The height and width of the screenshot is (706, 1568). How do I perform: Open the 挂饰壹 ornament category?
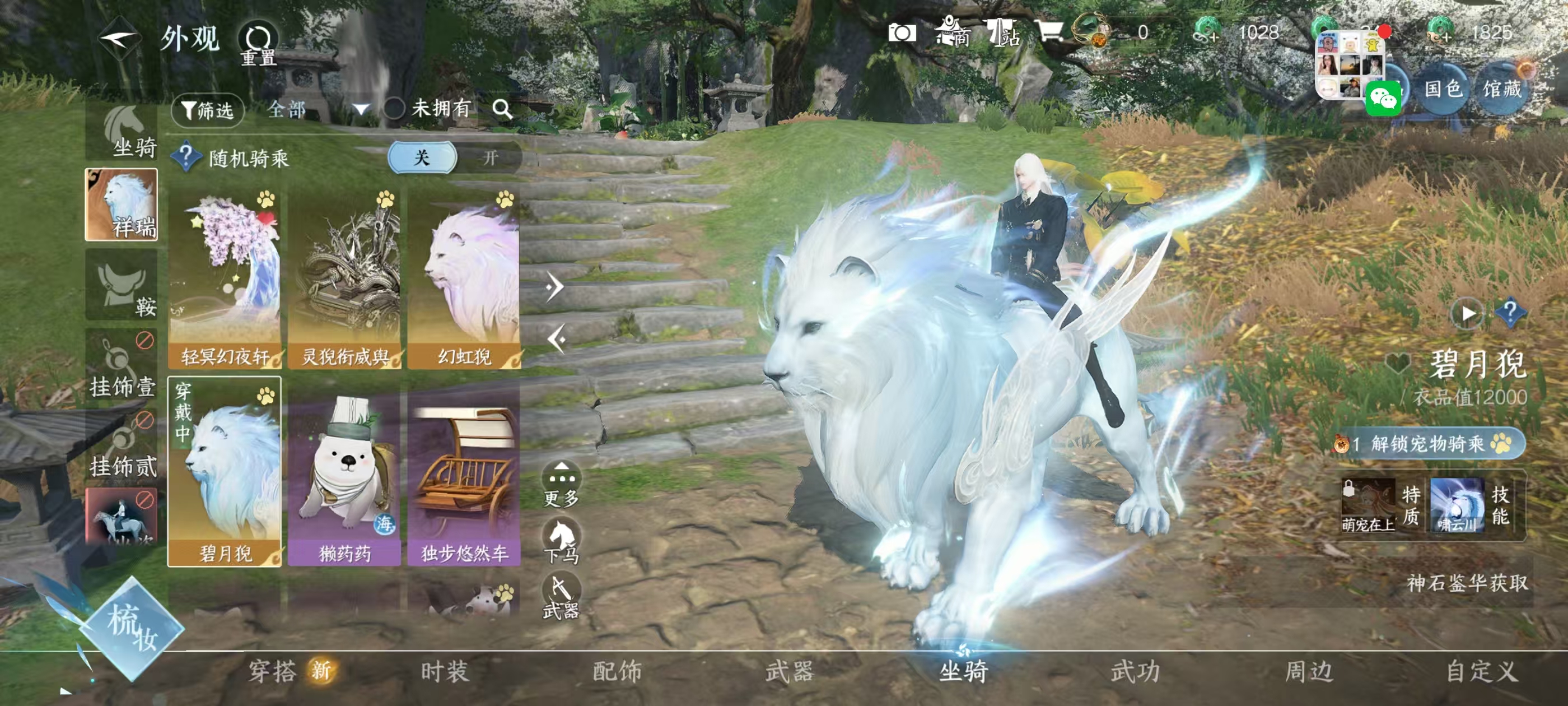[122, 365]
